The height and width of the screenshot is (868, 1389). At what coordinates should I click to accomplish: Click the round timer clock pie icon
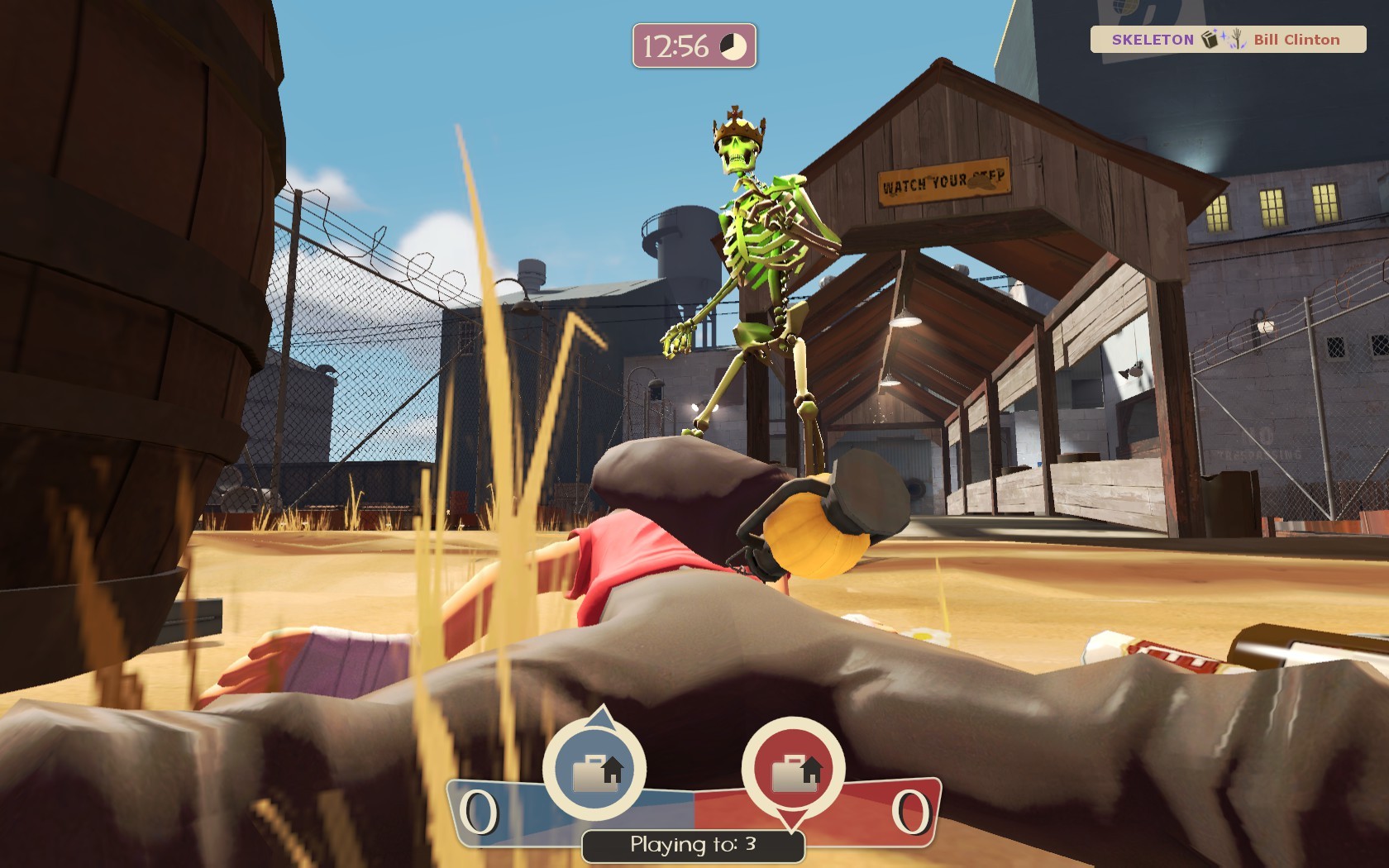[x=733, y=48]
